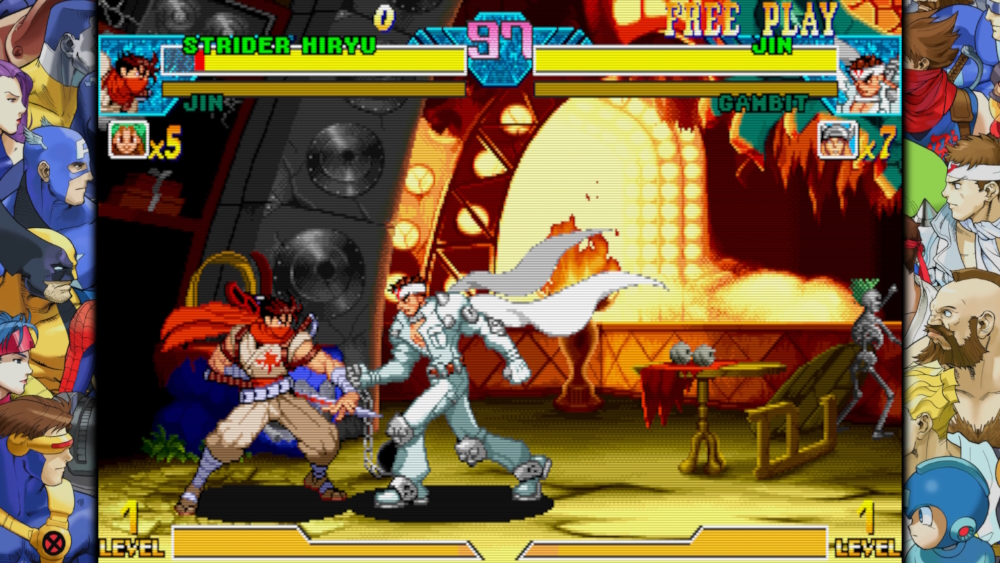This screenshot has height=563, width=1000.
Task: Select the assist partner icon showing x7
Action: [837, 140]
